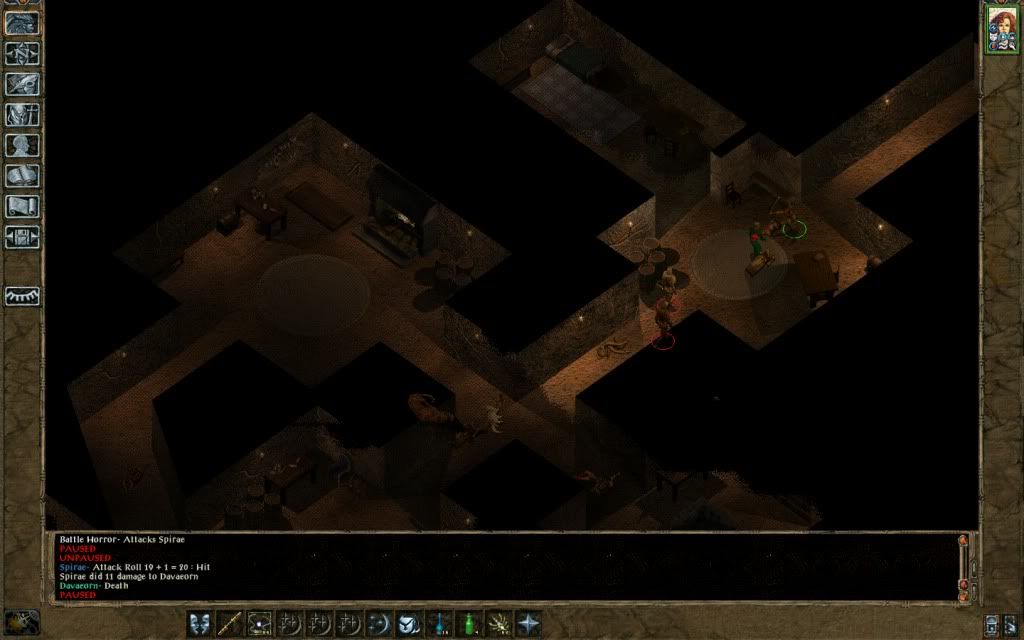
Task: Click the golden starburst quick slot
Action: point(498,623)
